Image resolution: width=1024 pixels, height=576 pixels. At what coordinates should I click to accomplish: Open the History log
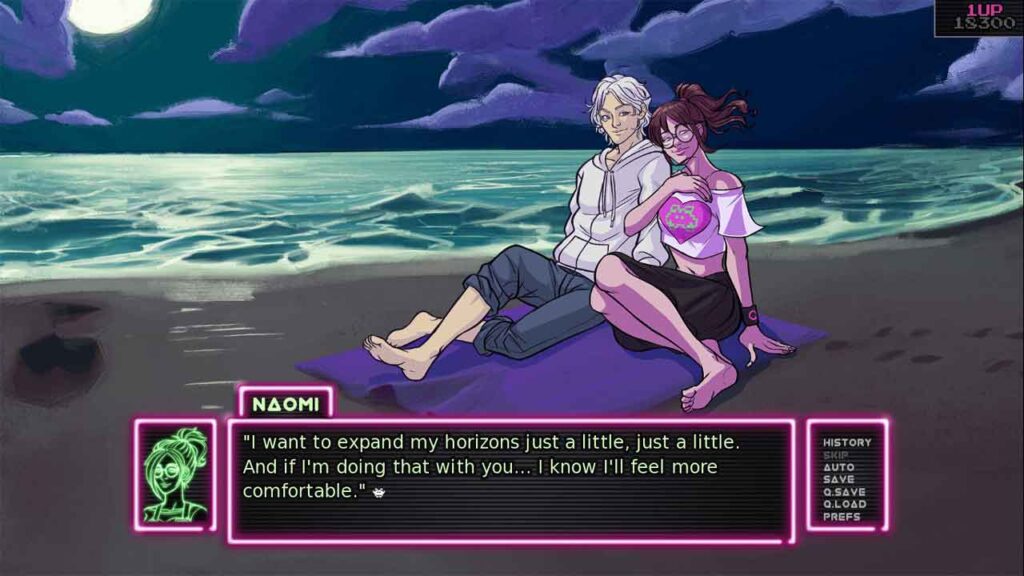(846, 442)
